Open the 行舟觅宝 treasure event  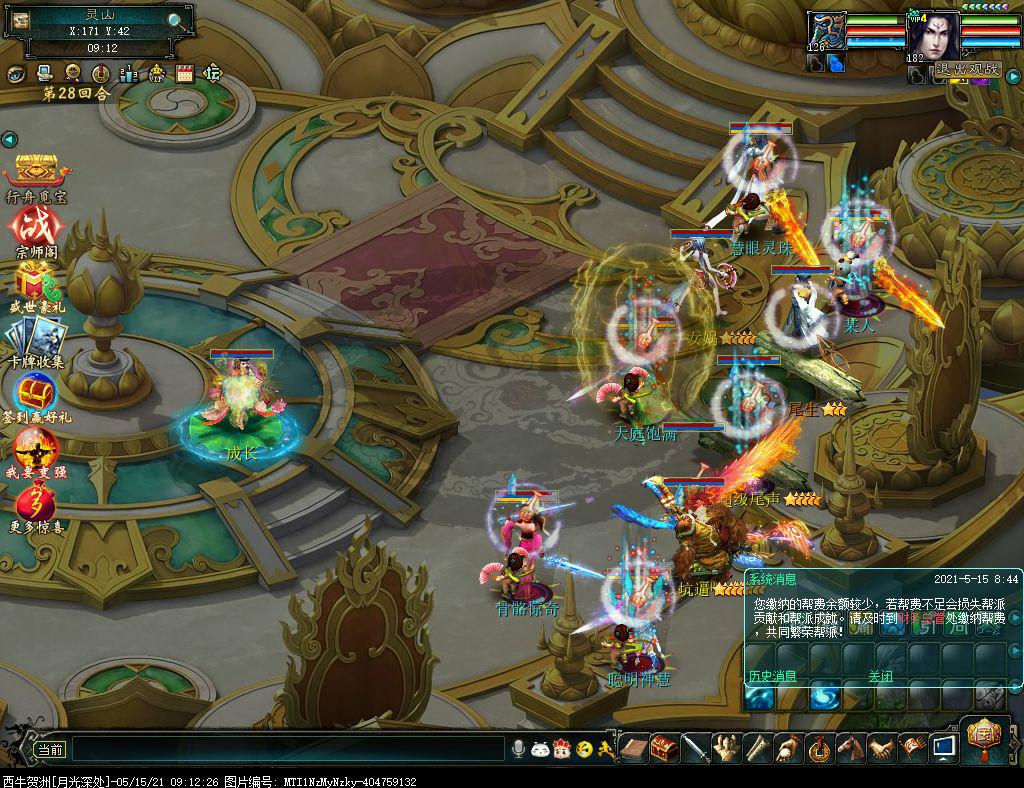tap(36, 172)
